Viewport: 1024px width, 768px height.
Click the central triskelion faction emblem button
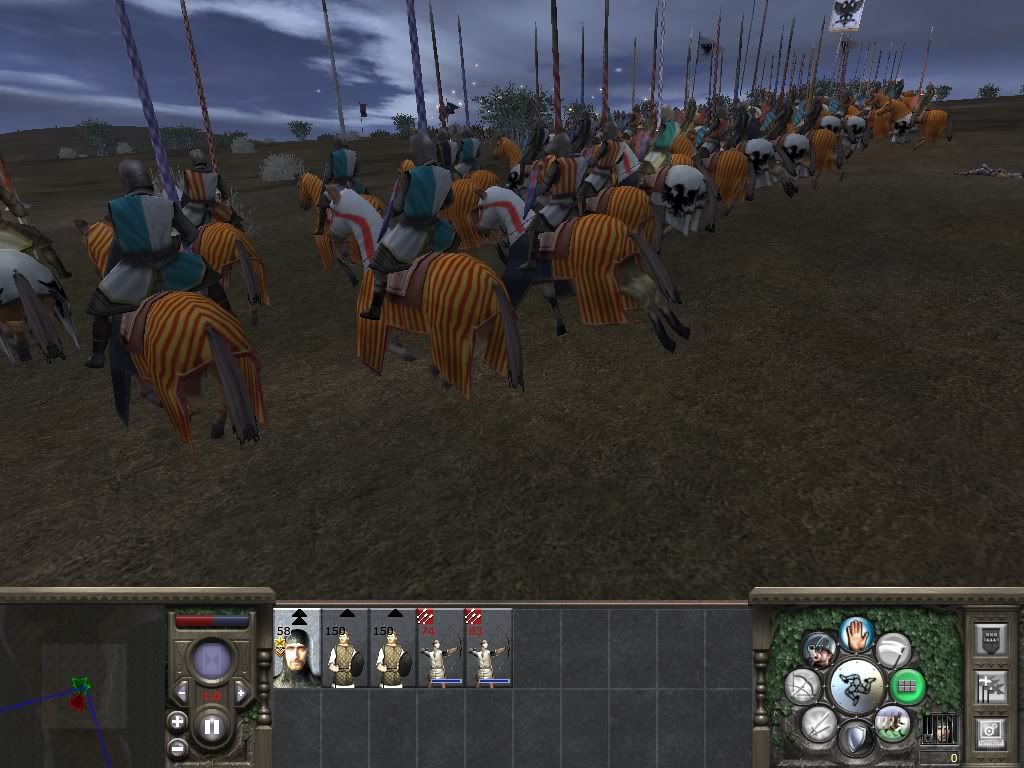[x=856, y=686]
